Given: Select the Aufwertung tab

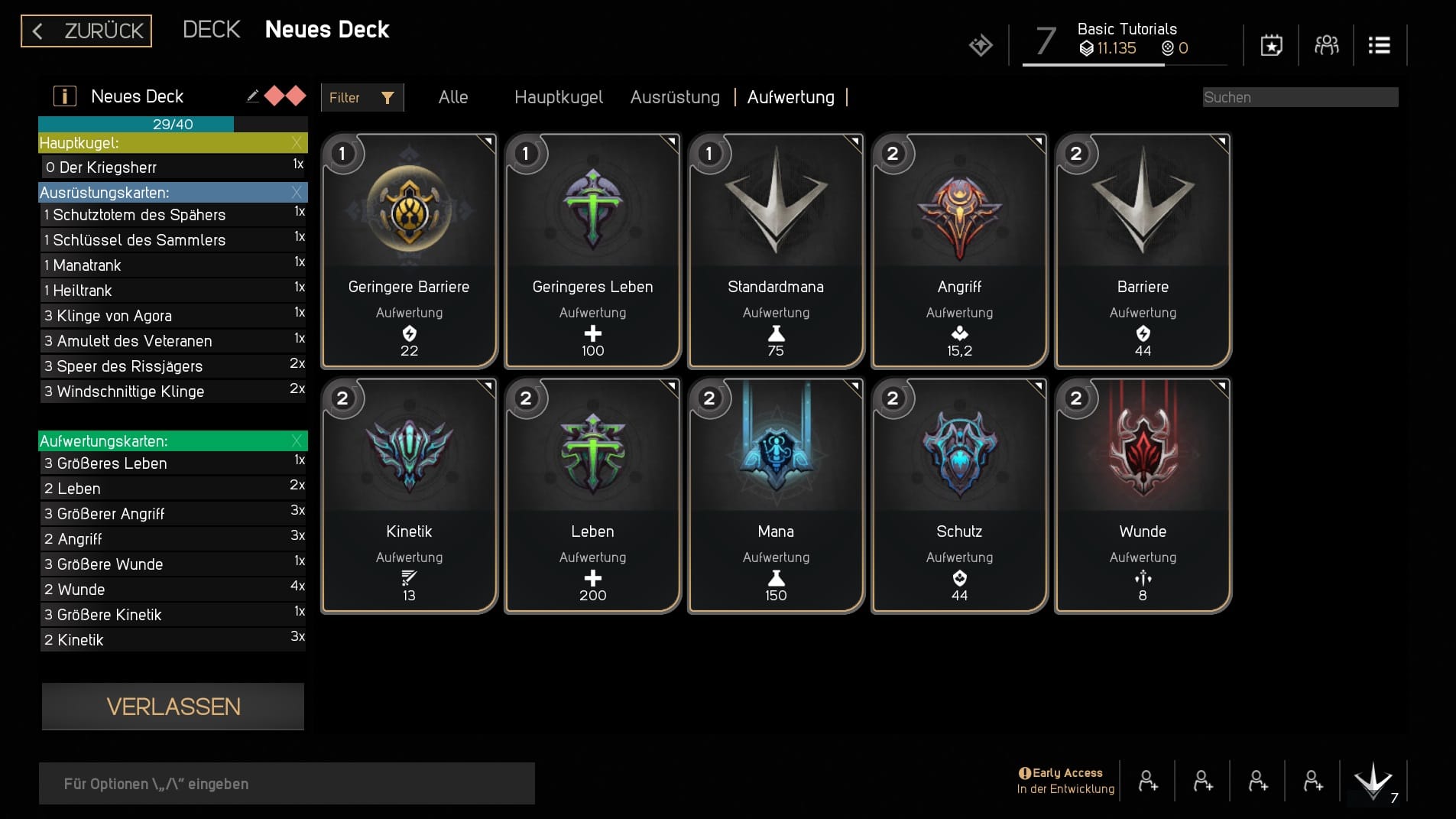Looking at the screenshot, I should pyautogui.click(x=790, y=97).
